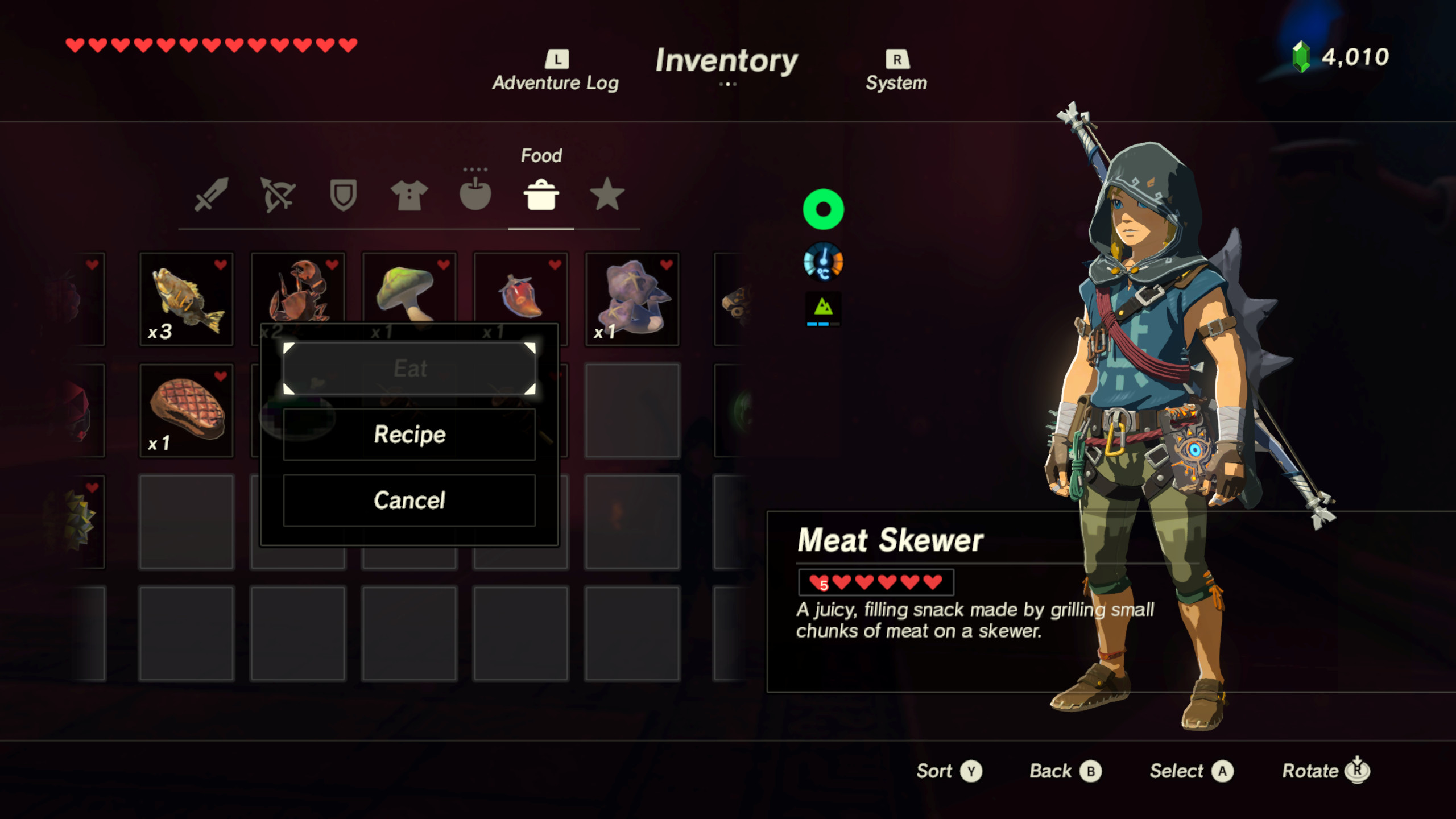Screen dimensions: 1456x819
Task: Open the System menu tab
Action: click(896, 71)
